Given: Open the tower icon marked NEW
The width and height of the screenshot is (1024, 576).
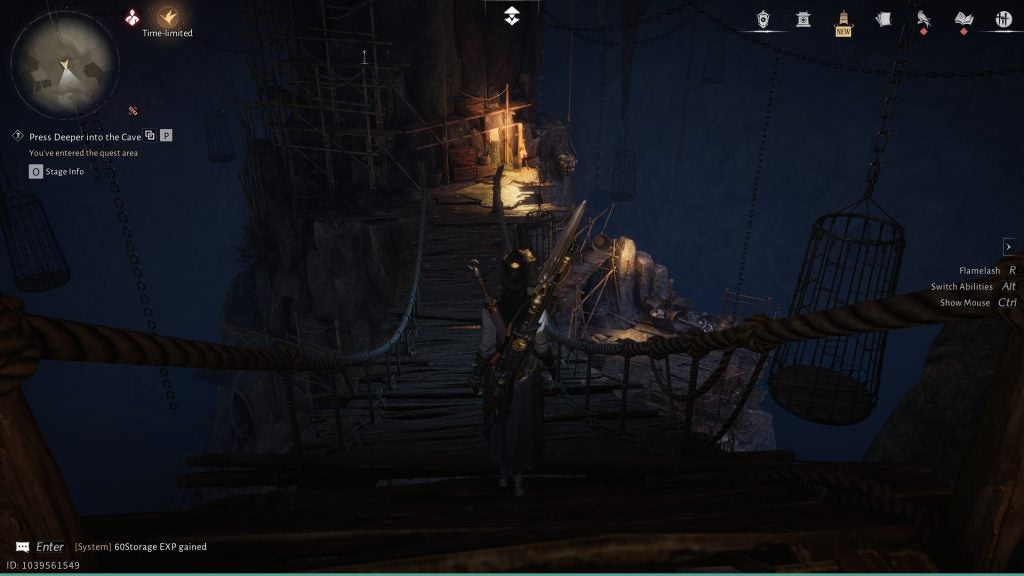Looking at the screenshot, I should (x=843, y=20).
